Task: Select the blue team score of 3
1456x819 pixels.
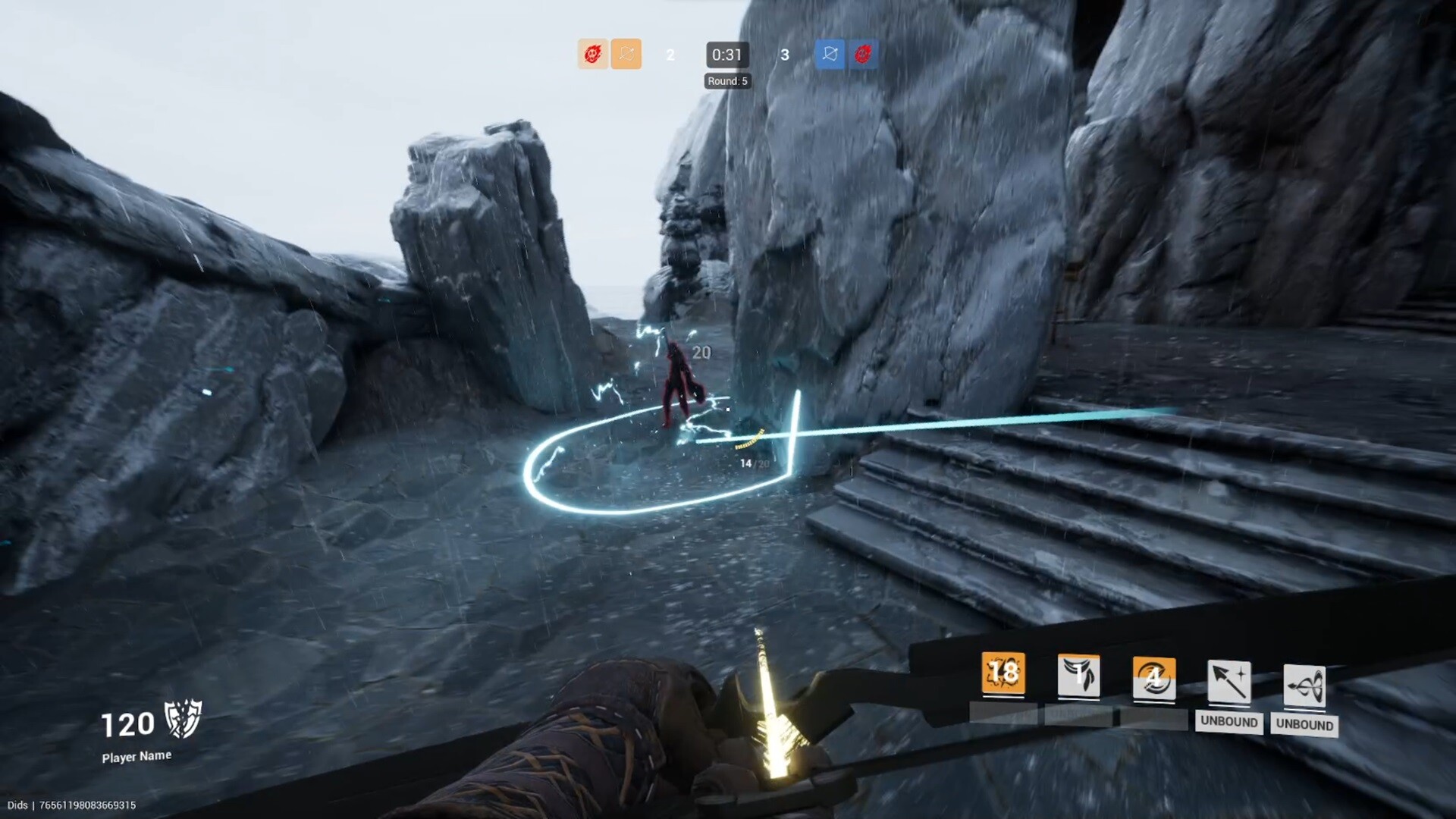Action: coord(785,55)
